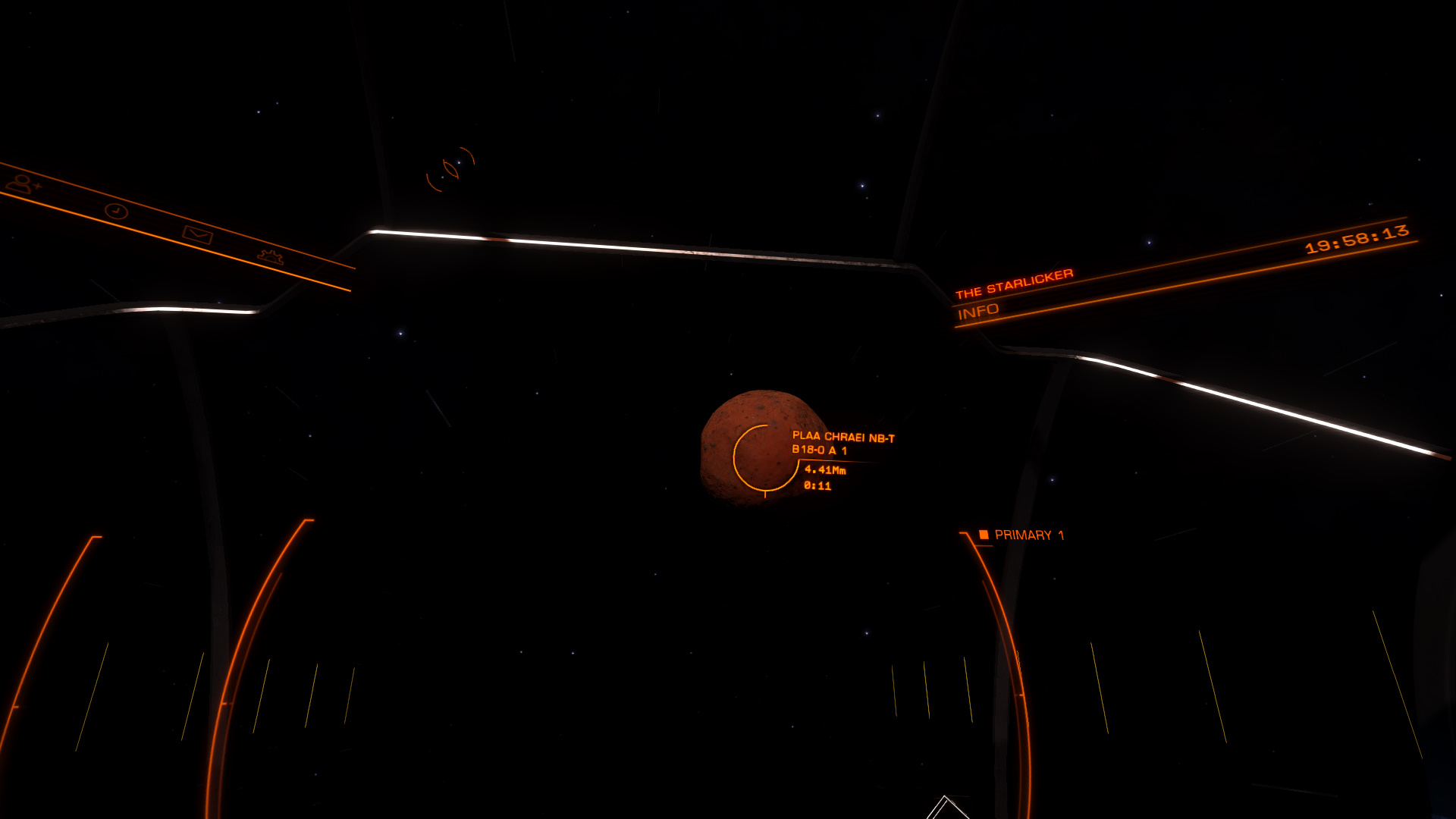Open the clock history tab
1456x819 pixels.
116,211
